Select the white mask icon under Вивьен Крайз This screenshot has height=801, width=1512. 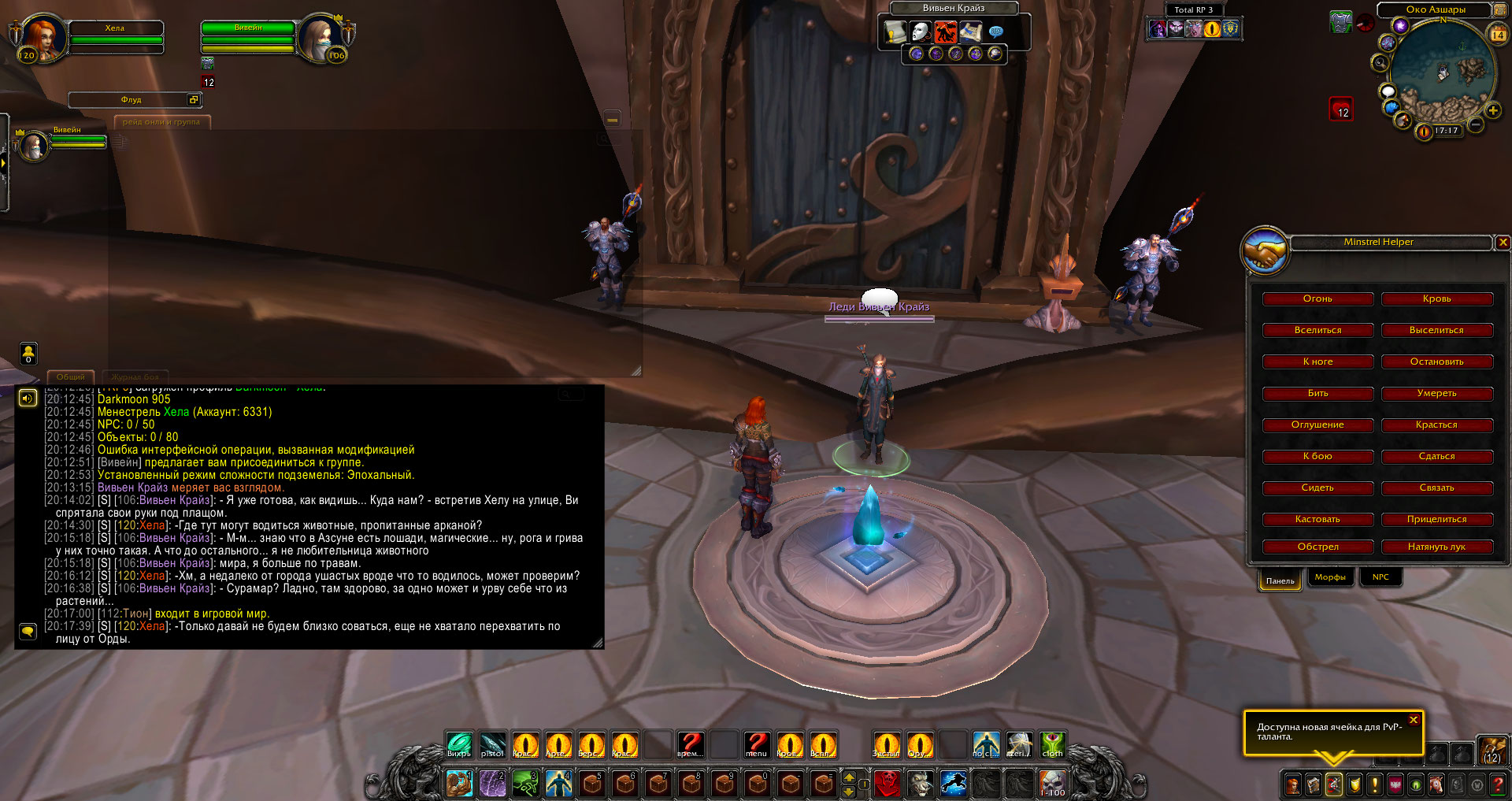pos(919,32)
